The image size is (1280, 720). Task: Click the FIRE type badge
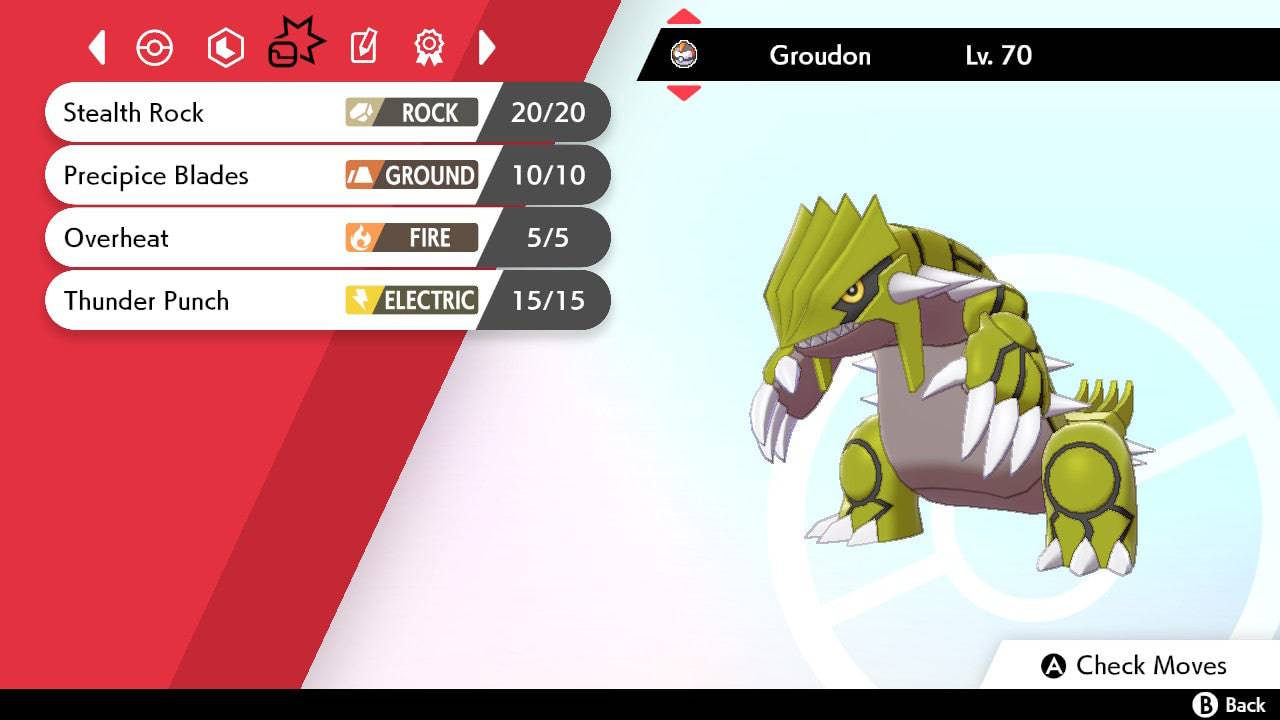coord(411,238)
